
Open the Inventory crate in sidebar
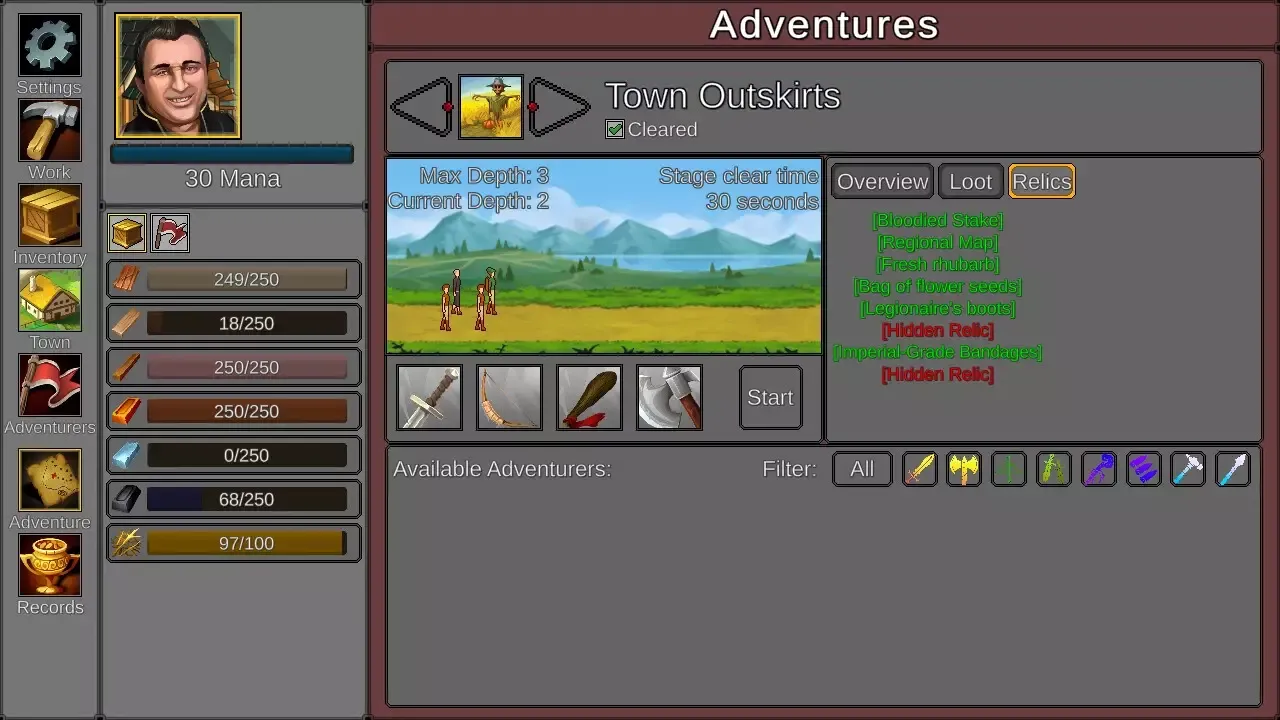[49, 217]
